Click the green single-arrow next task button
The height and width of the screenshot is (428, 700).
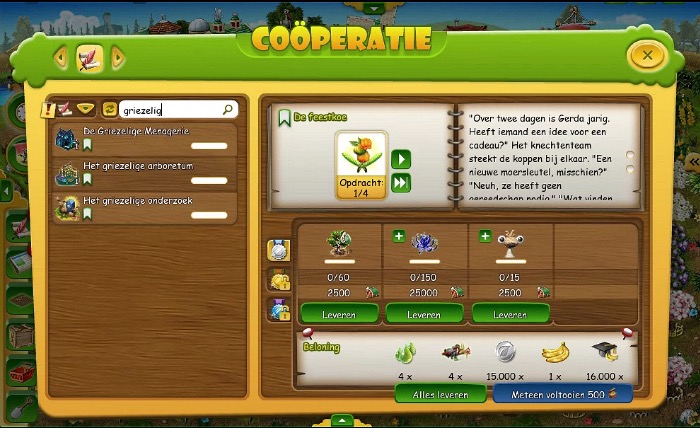pyautogui.click(x=400, y=159)
